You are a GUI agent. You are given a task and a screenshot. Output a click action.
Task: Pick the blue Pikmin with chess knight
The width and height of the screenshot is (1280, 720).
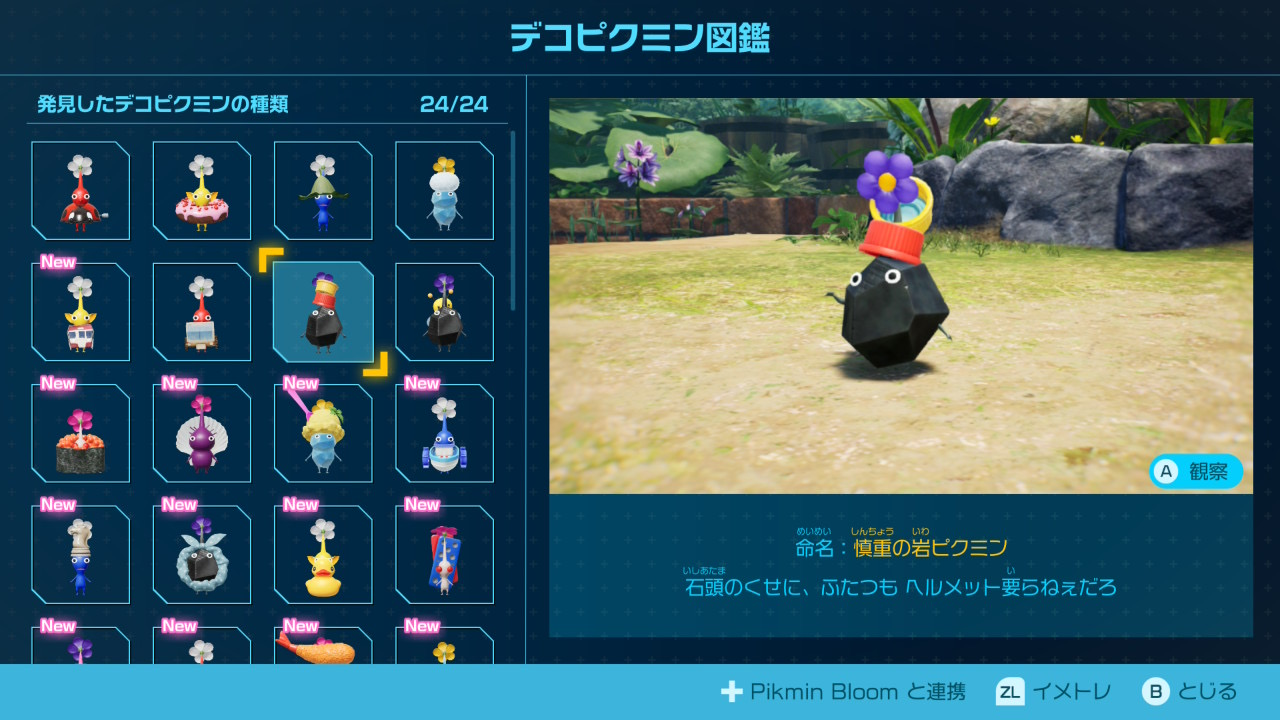coord(81,554)
